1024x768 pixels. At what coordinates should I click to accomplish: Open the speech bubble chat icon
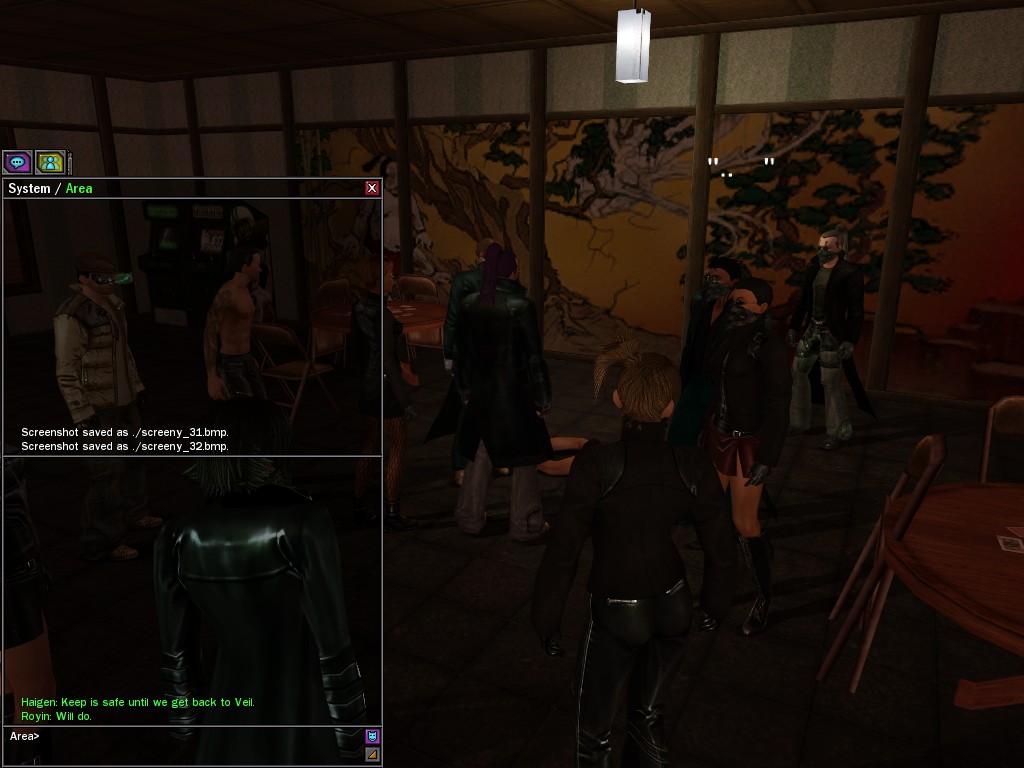[17, 162]
